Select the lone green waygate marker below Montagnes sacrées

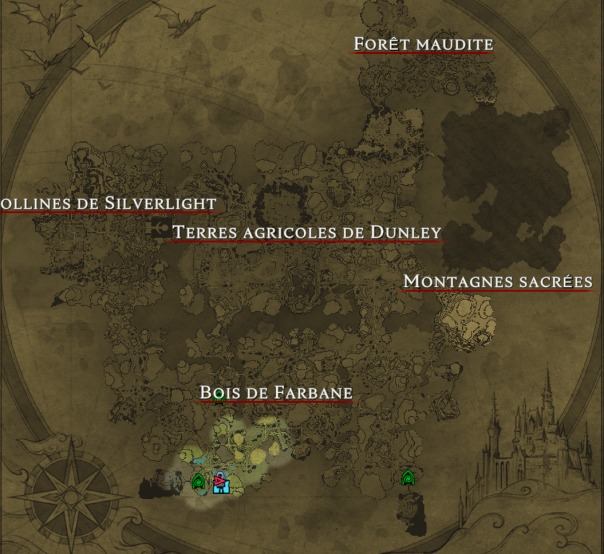408,478
